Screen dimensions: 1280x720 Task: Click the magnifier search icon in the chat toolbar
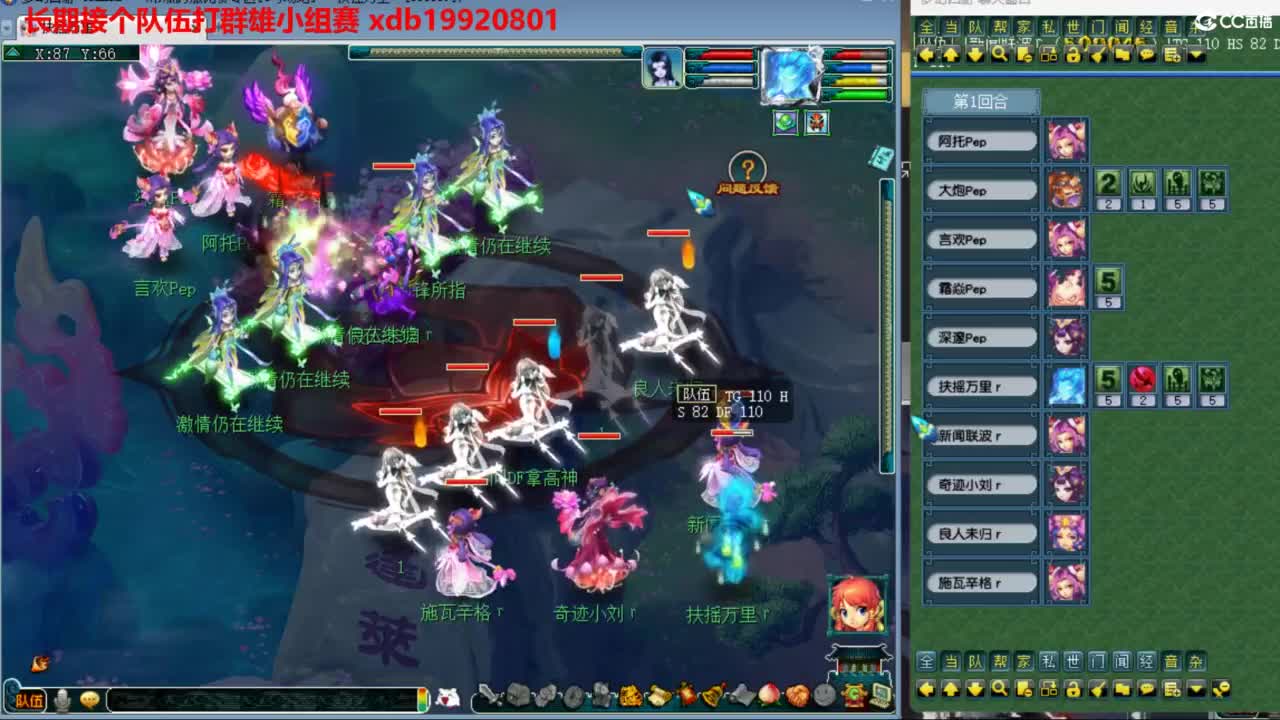pos(998,690)
